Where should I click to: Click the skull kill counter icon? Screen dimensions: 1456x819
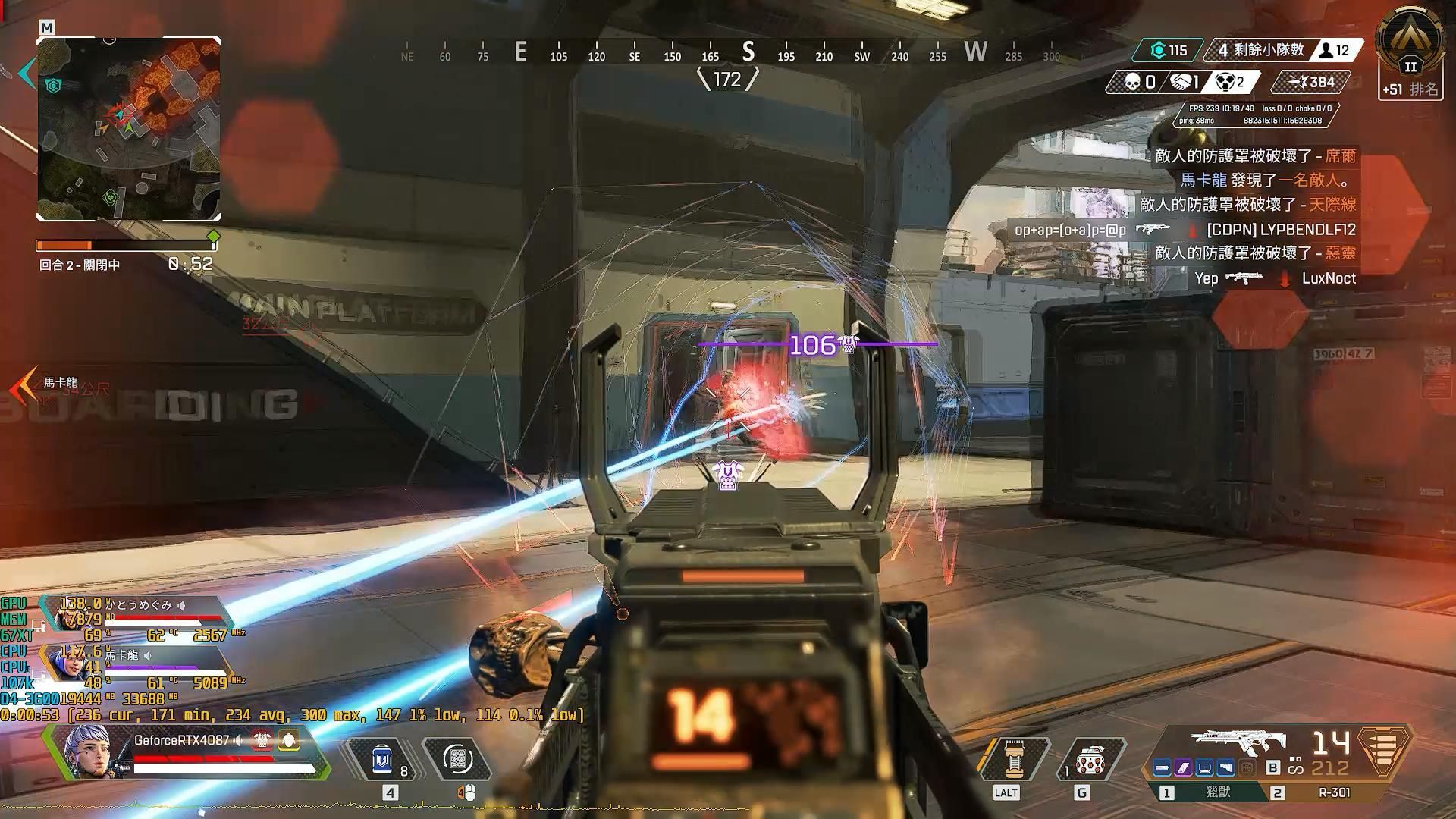click(1131, 82)
